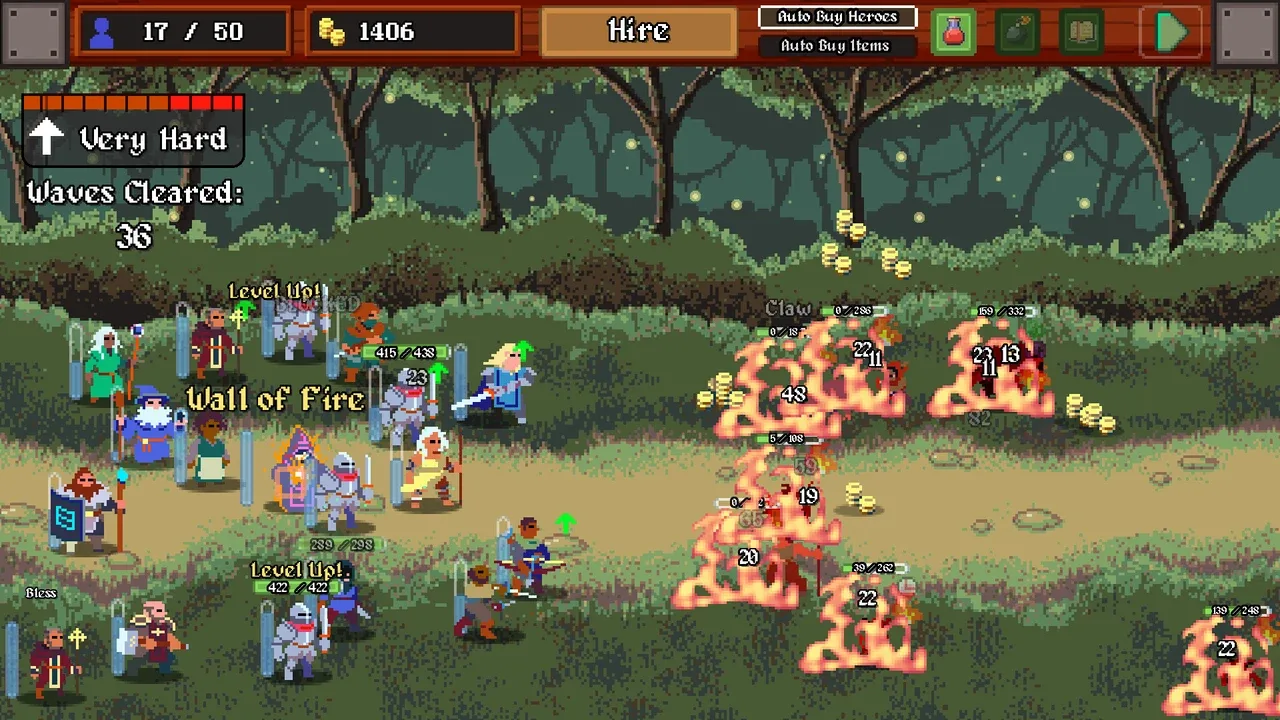This screenshot has height=720, width=1280.
Task: Select the red potion icon
Action: pyautogui.click(x=954, y=32)
